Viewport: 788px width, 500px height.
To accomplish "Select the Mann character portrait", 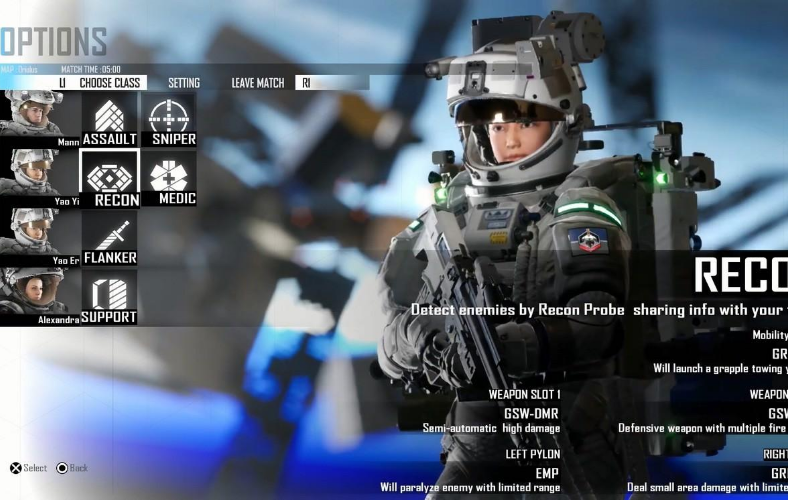I will [39, 120].
